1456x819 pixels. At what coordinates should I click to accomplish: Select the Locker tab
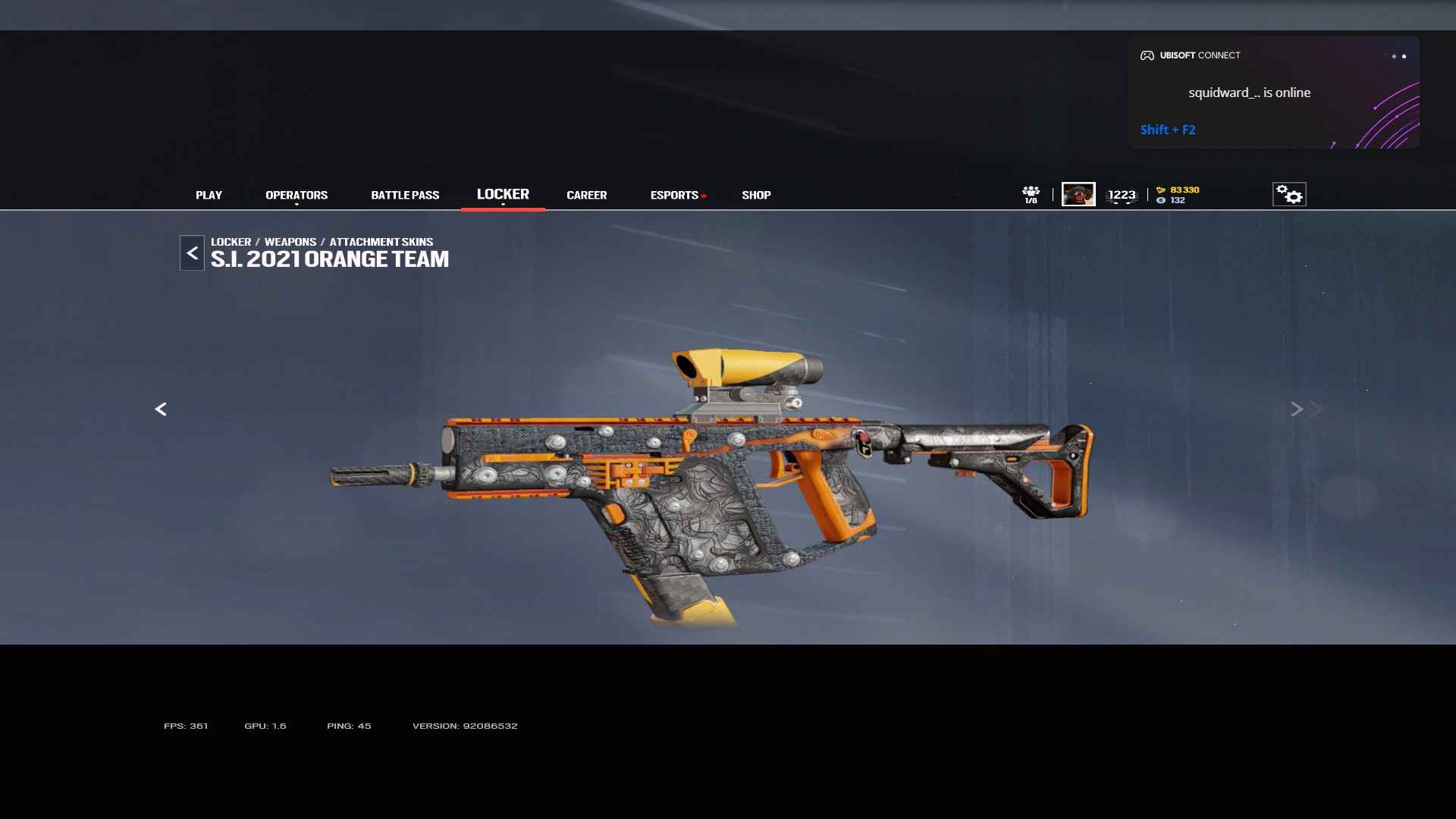pos(503,194)
